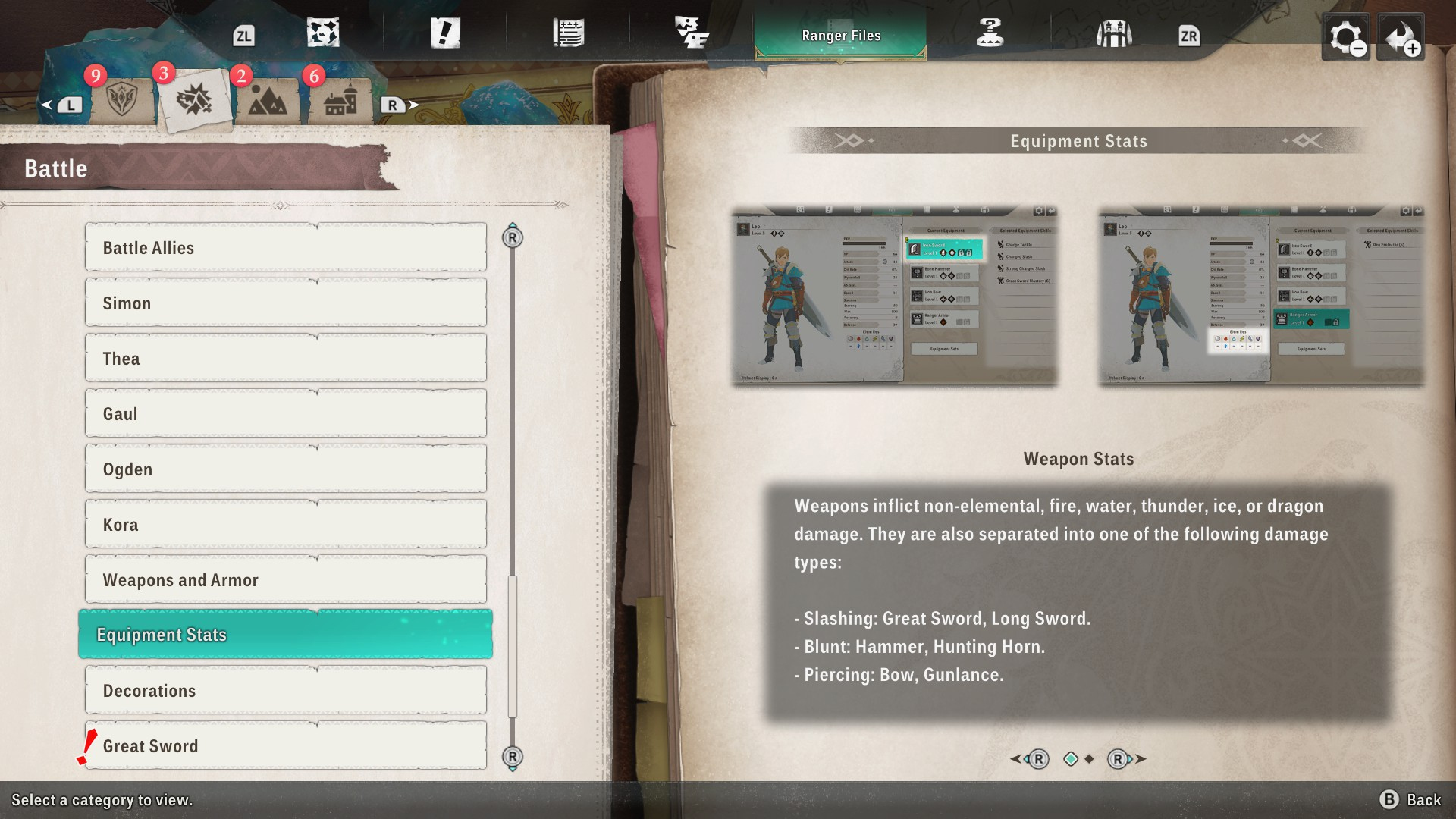Switch to the Ranger Files tab
Image resolution: width=1456 pixels, height=819 pixels.
(840, 36)
